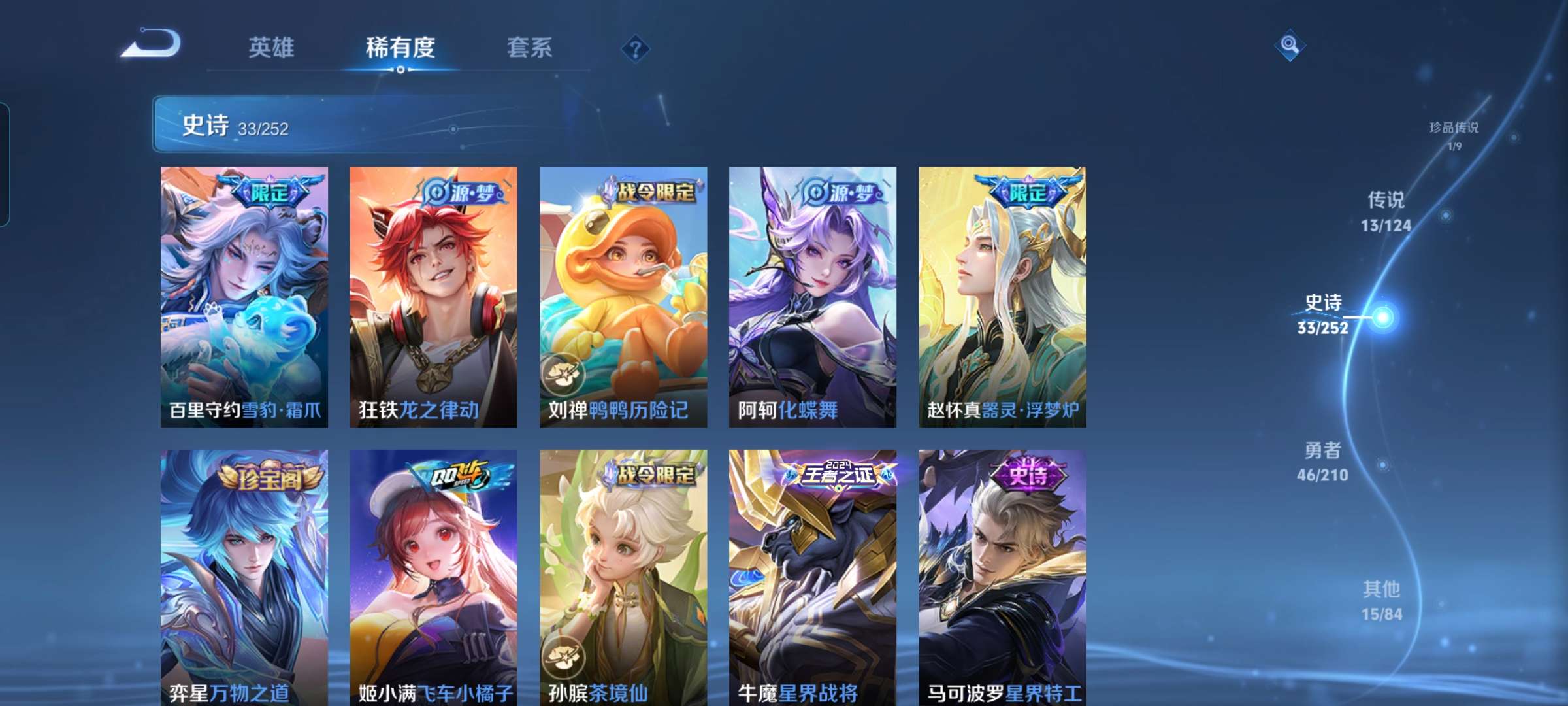The width and height of the screenshot is (1568, 706).
Task: Click the help question mark icon
Action: 635,50
